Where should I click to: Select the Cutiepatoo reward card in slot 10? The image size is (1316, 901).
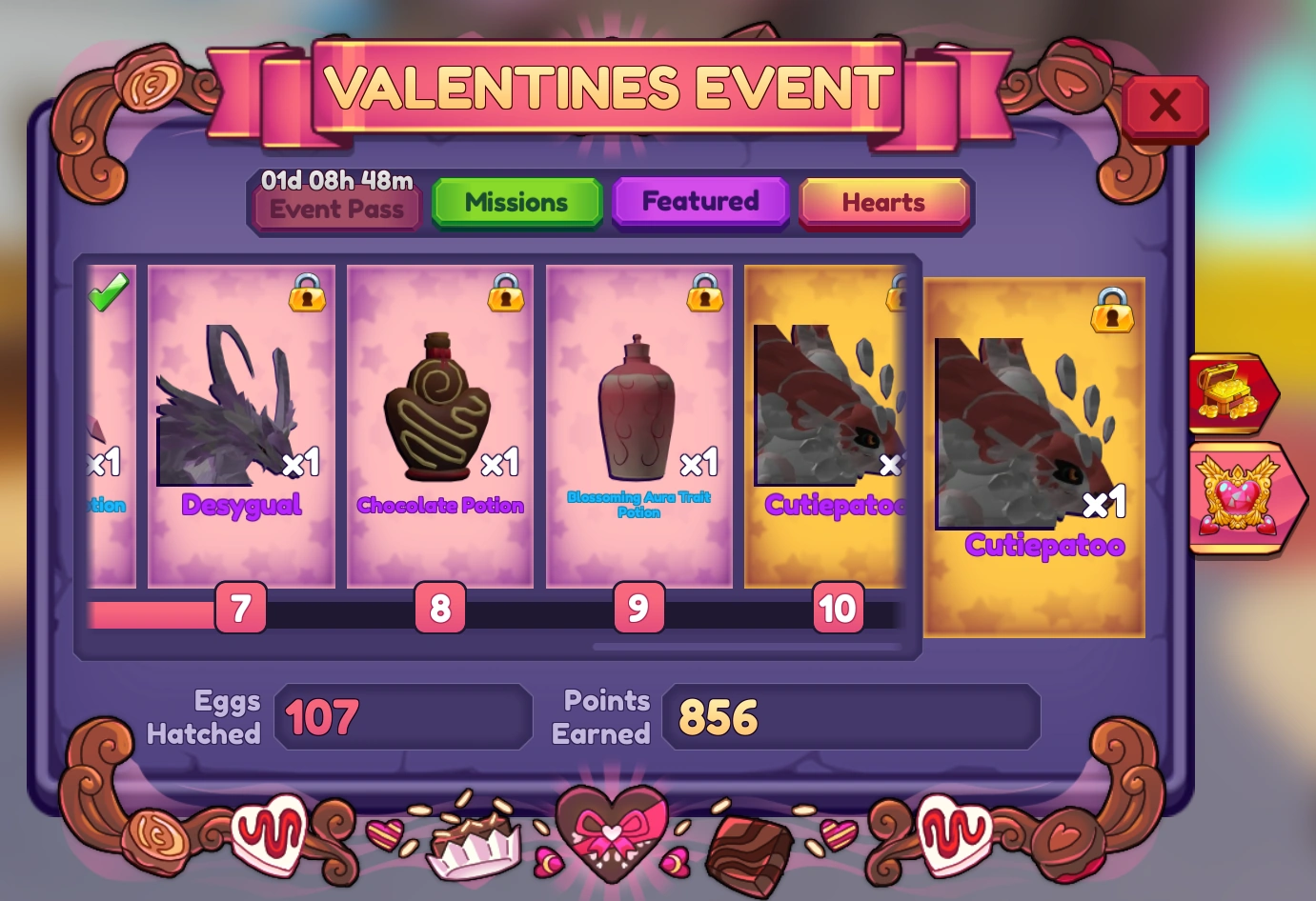click(825, 419)
